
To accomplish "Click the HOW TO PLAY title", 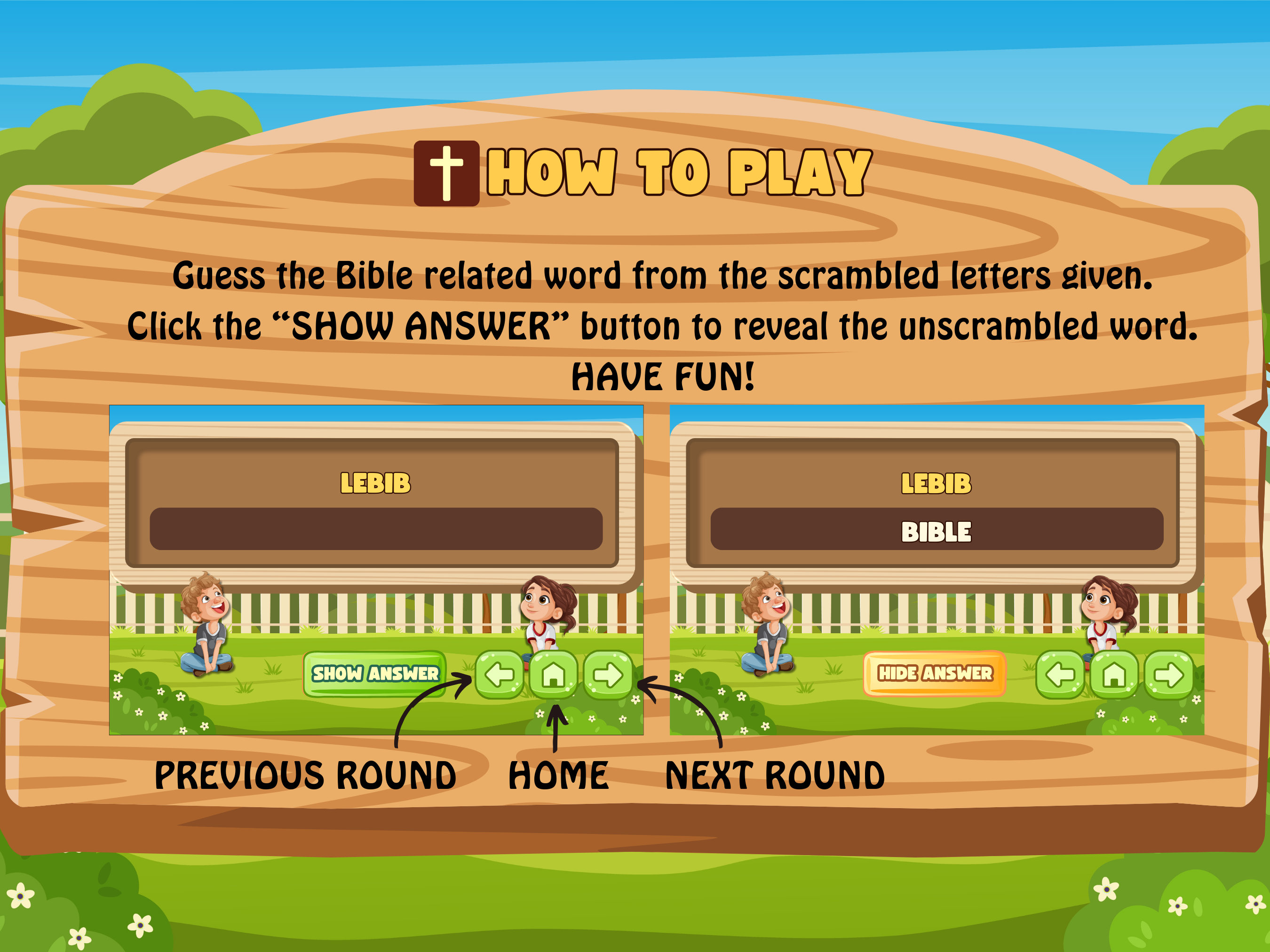I will pyautogui.click(x=677, y=172).
